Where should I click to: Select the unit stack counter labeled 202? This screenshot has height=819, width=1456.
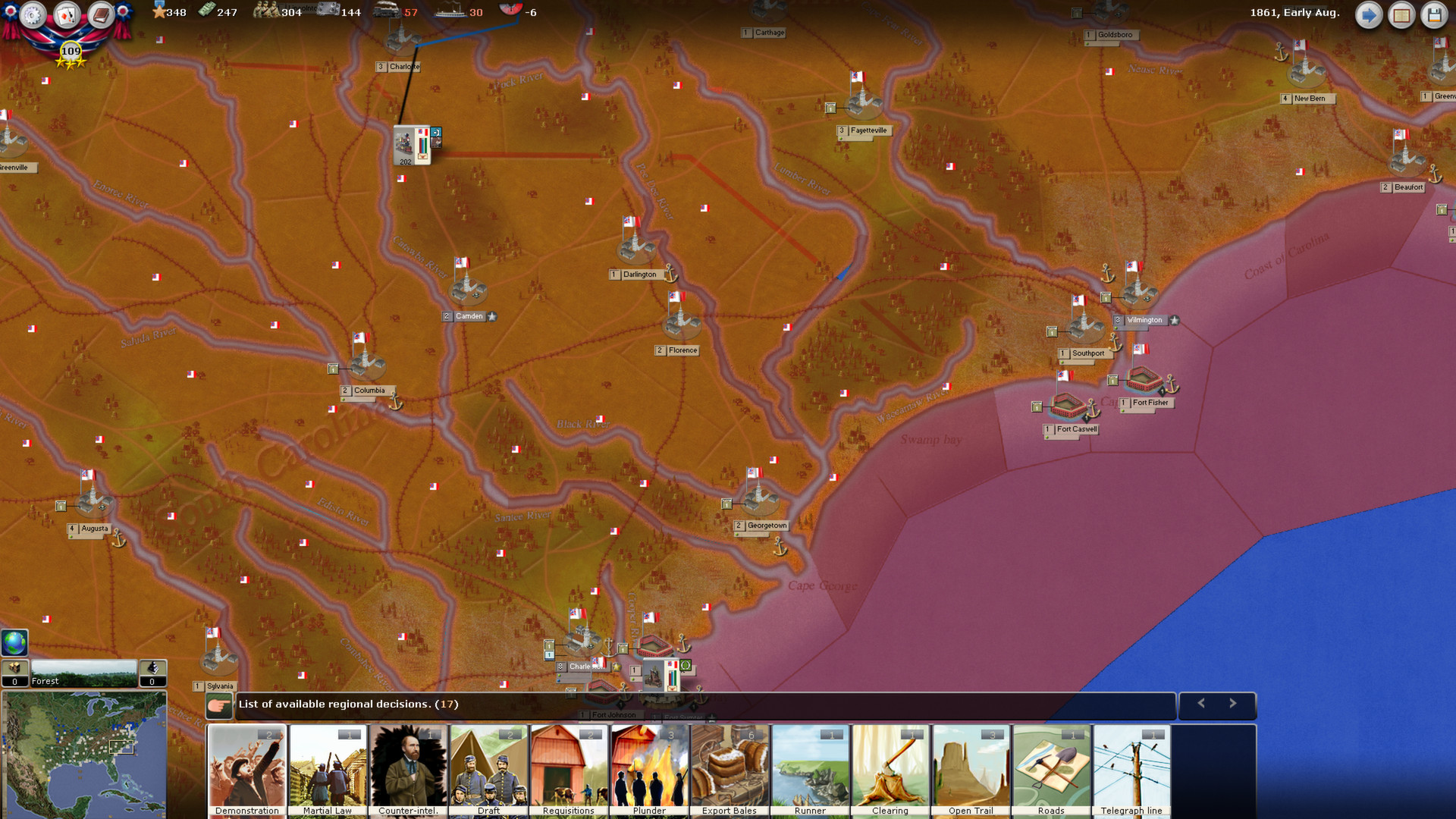[x=410, y=144]
